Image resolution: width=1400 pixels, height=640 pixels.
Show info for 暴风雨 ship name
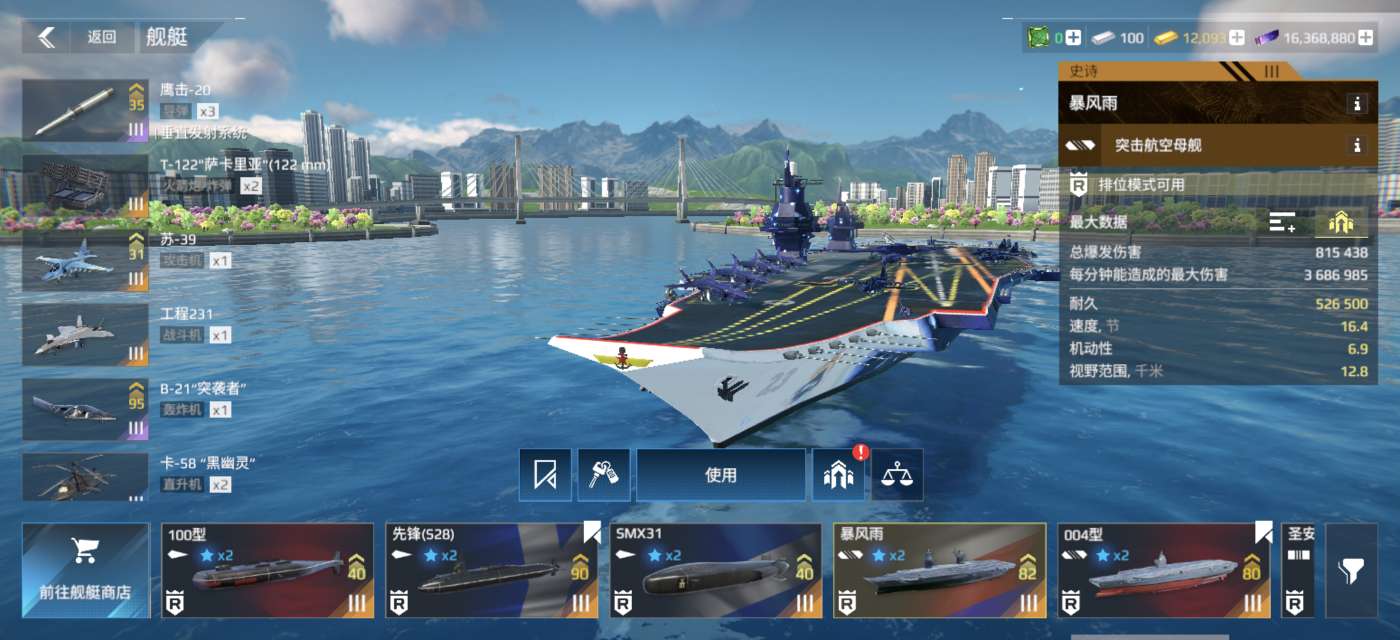pos(1357,103)
